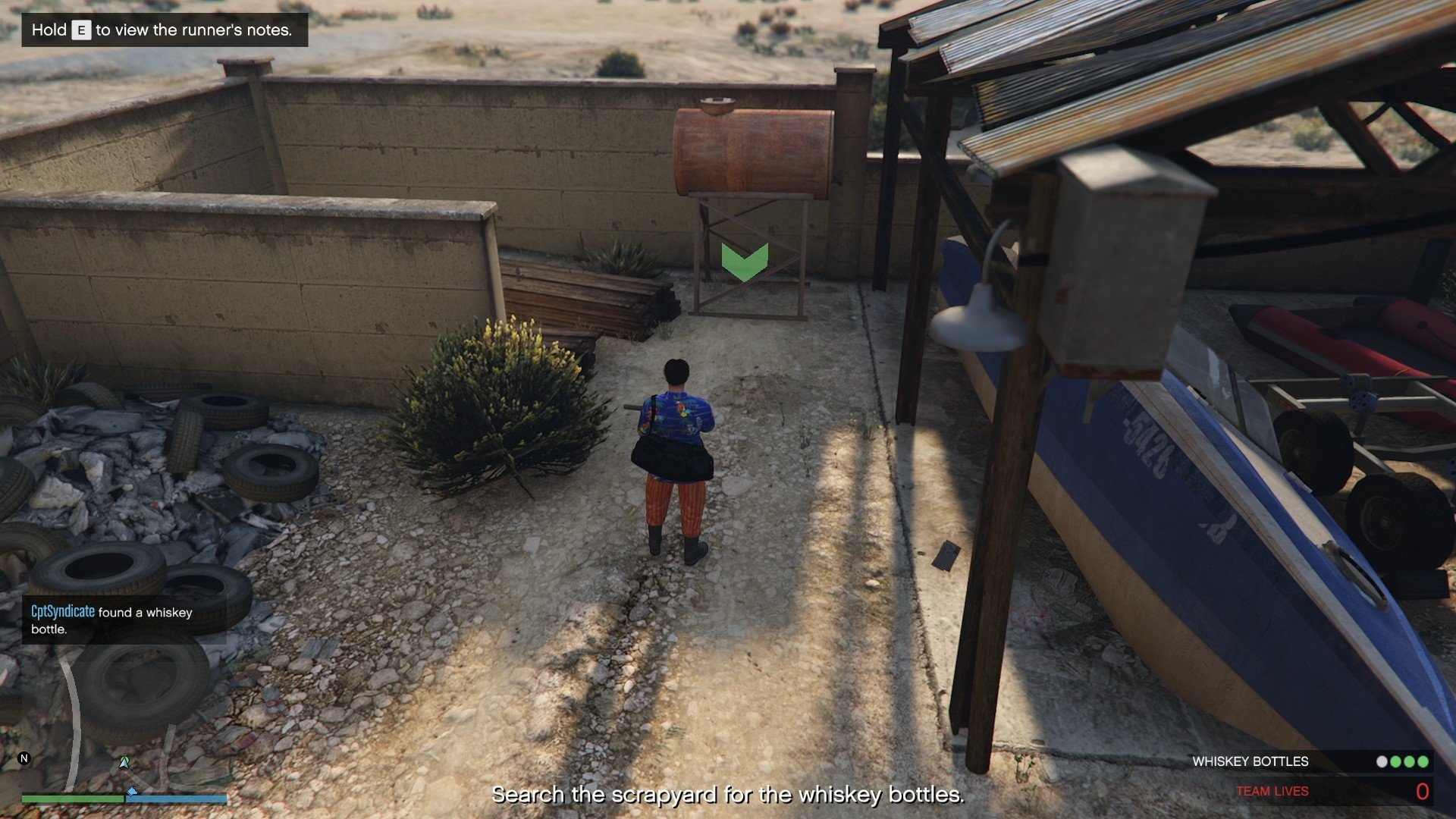Select the north compass indicator on minimap
This screenshot has height=819, width=1456.
click(24, 758)
